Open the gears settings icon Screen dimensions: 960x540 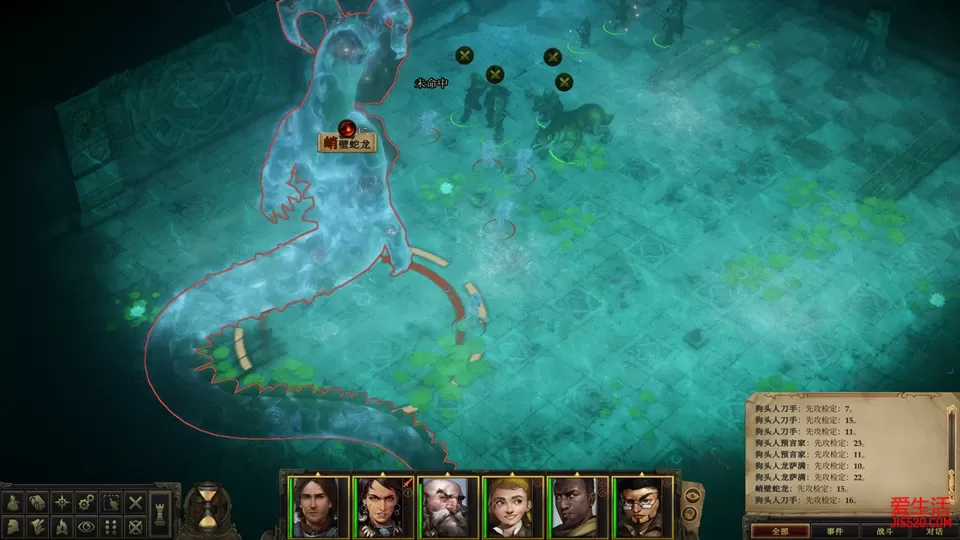point(87,502)
